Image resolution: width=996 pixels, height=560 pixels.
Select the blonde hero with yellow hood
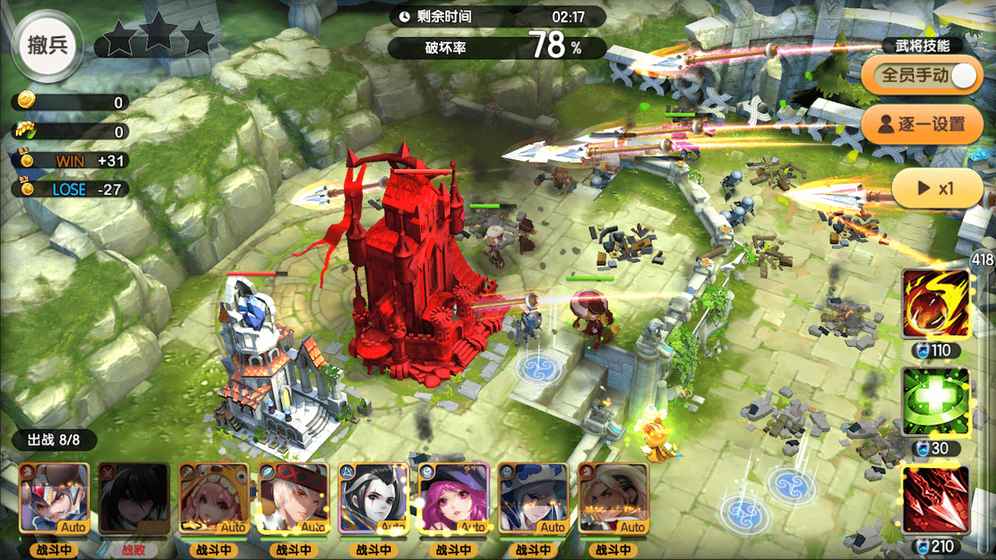click(214, 498)
